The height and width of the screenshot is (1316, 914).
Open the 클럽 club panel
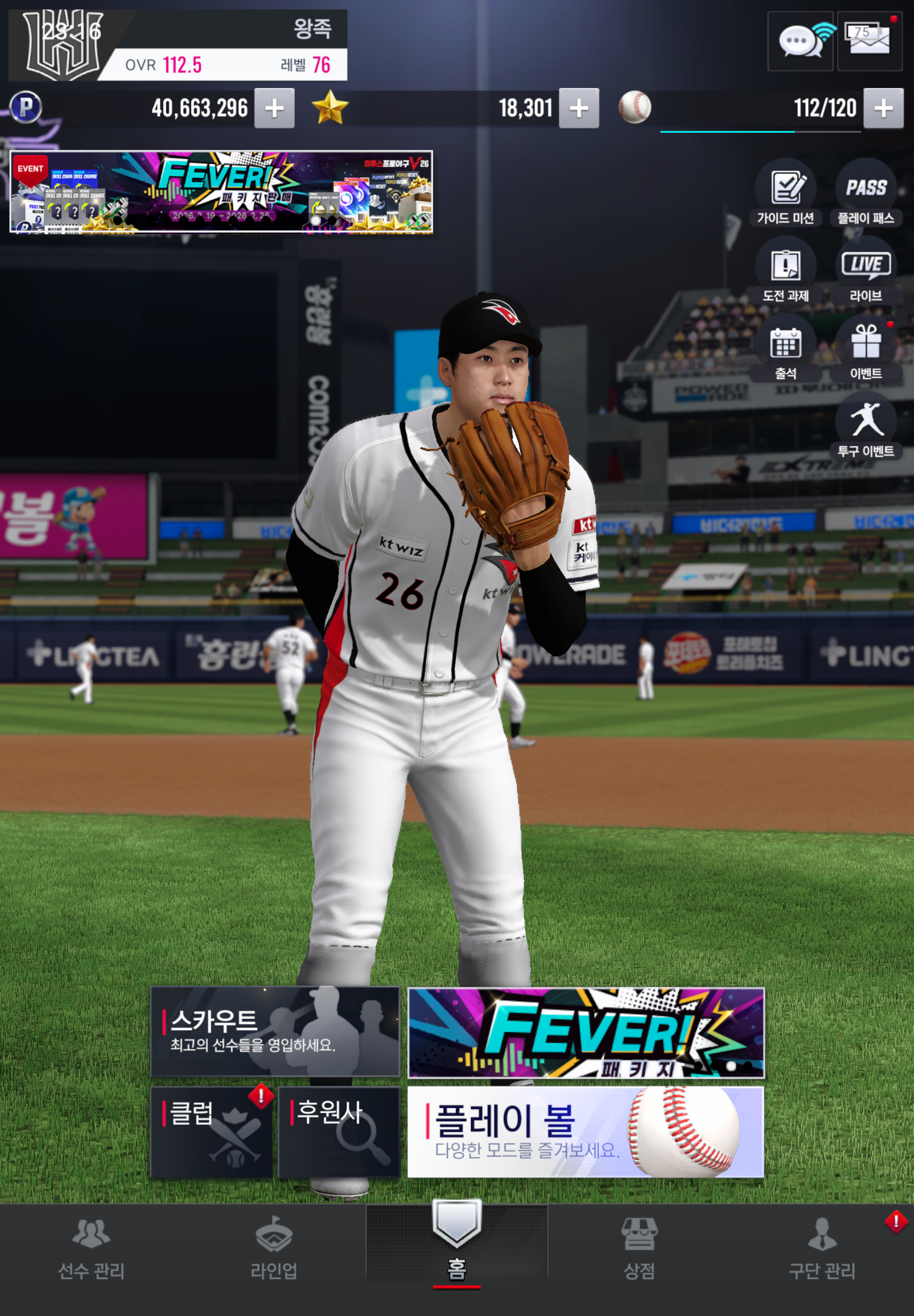[x=211, y=1131]
